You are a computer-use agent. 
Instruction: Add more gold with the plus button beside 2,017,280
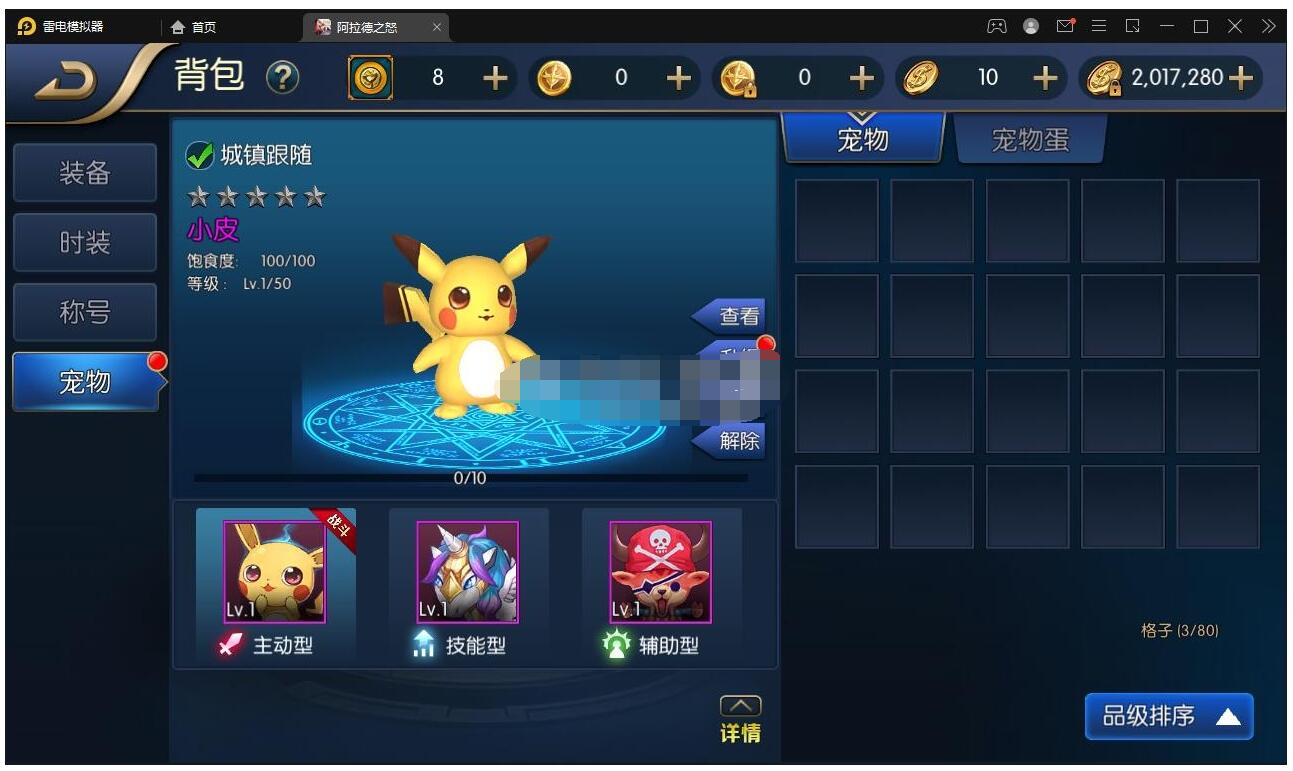pos(1240,78)
